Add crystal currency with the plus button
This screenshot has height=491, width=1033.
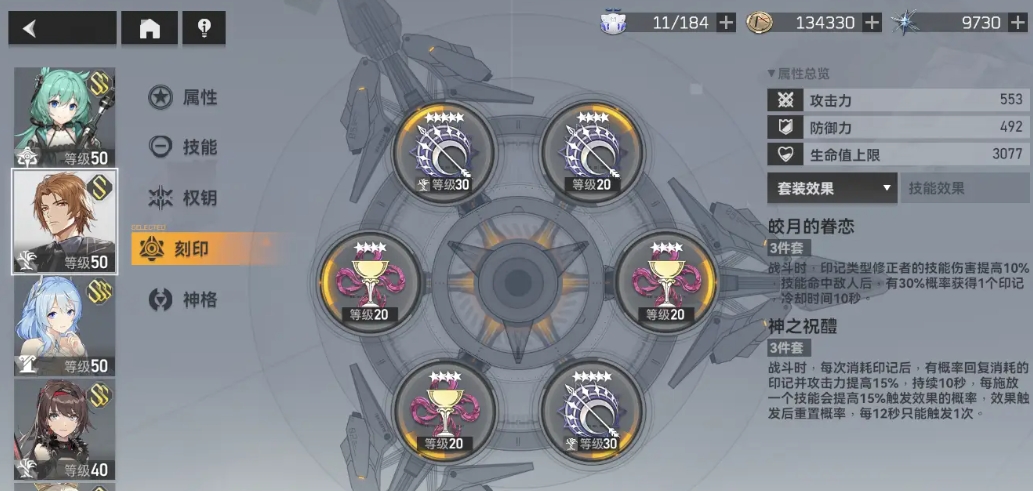pyautogui.click(x=1018, y=23)
